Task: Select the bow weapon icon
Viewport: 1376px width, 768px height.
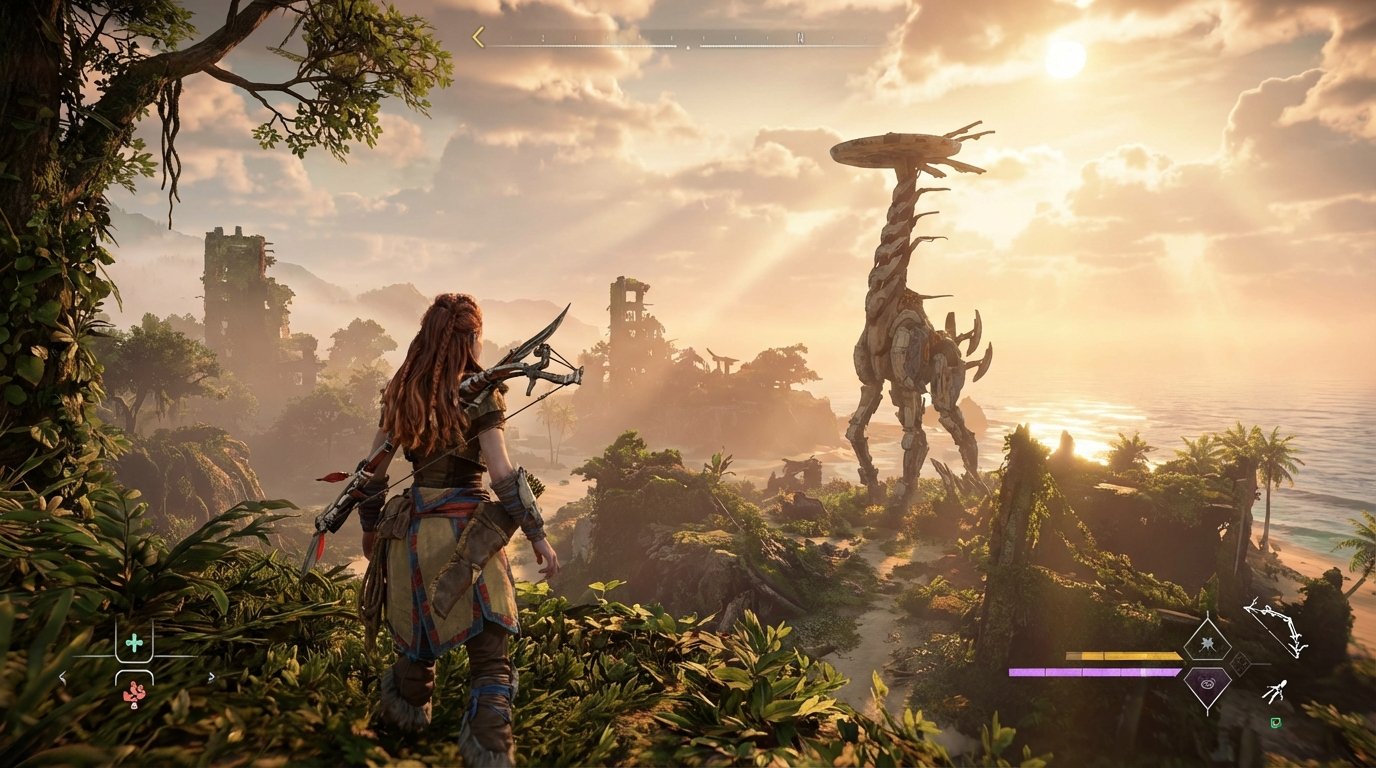Action: (x=1275, y=629)
